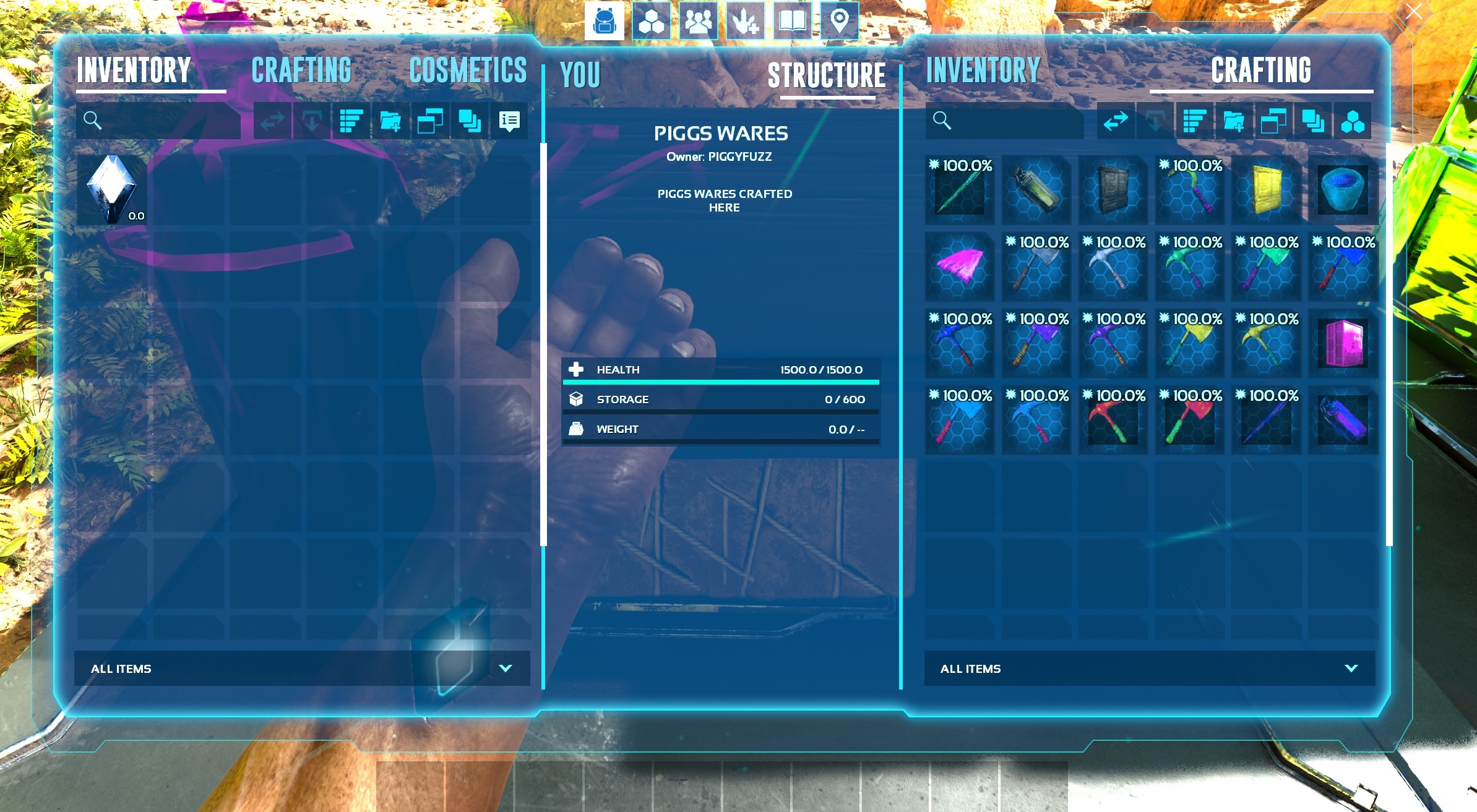Select the white crystal item in inventory

pyautogui.click(x=112, y=189)
